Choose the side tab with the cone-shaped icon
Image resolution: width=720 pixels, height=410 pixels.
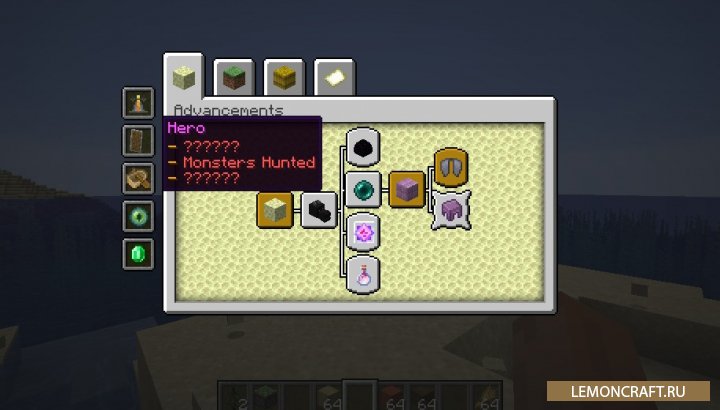coord(138,102)
